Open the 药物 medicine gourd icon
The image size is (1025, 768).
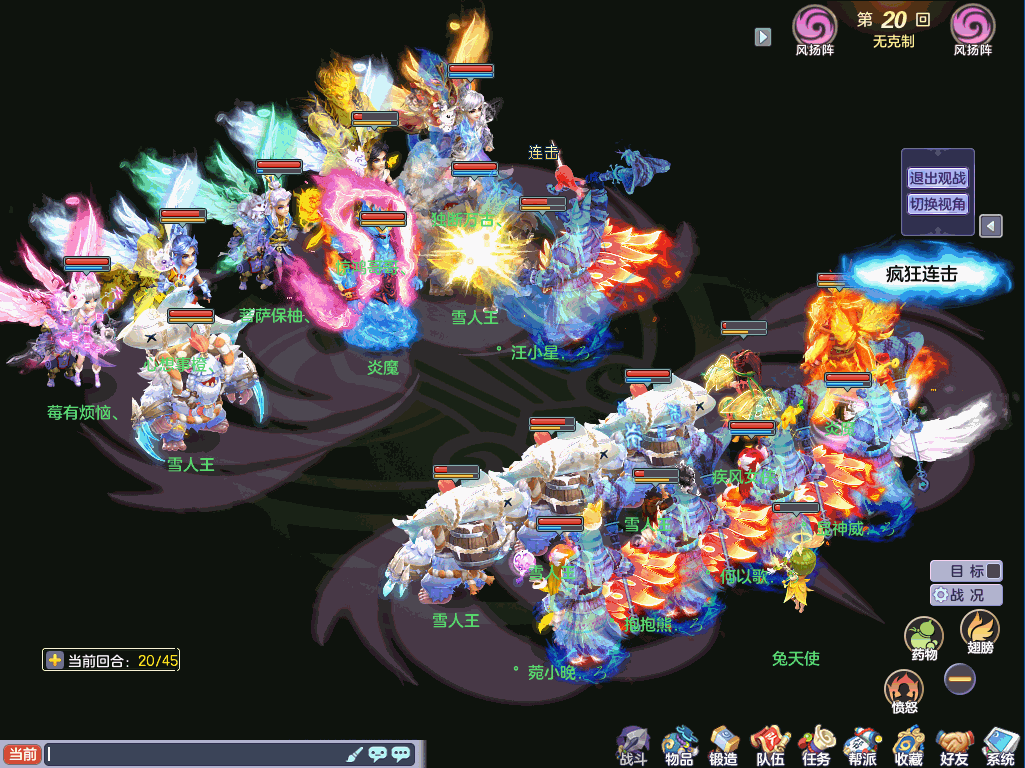tap(924, 636)
